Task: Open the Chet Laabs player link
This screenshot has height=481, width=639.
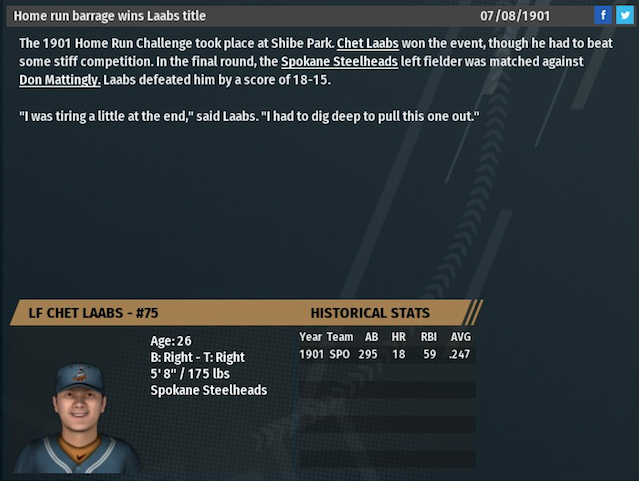Action: [366, 44]
